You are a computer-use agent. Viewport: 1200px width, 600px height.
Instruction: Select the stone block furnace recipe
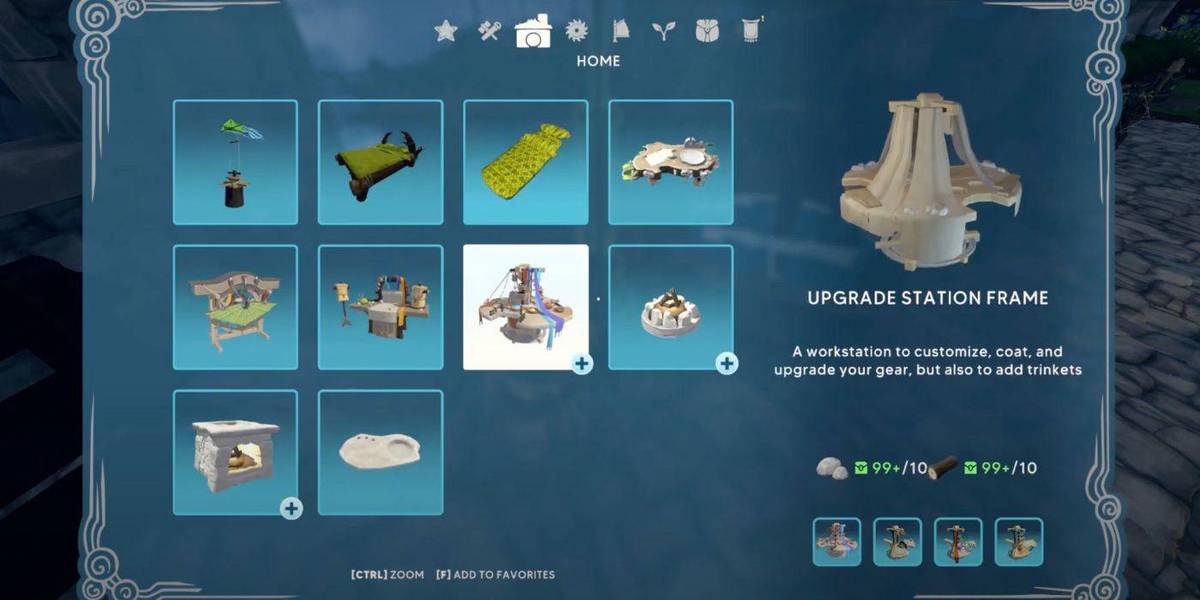coord(235,452)
